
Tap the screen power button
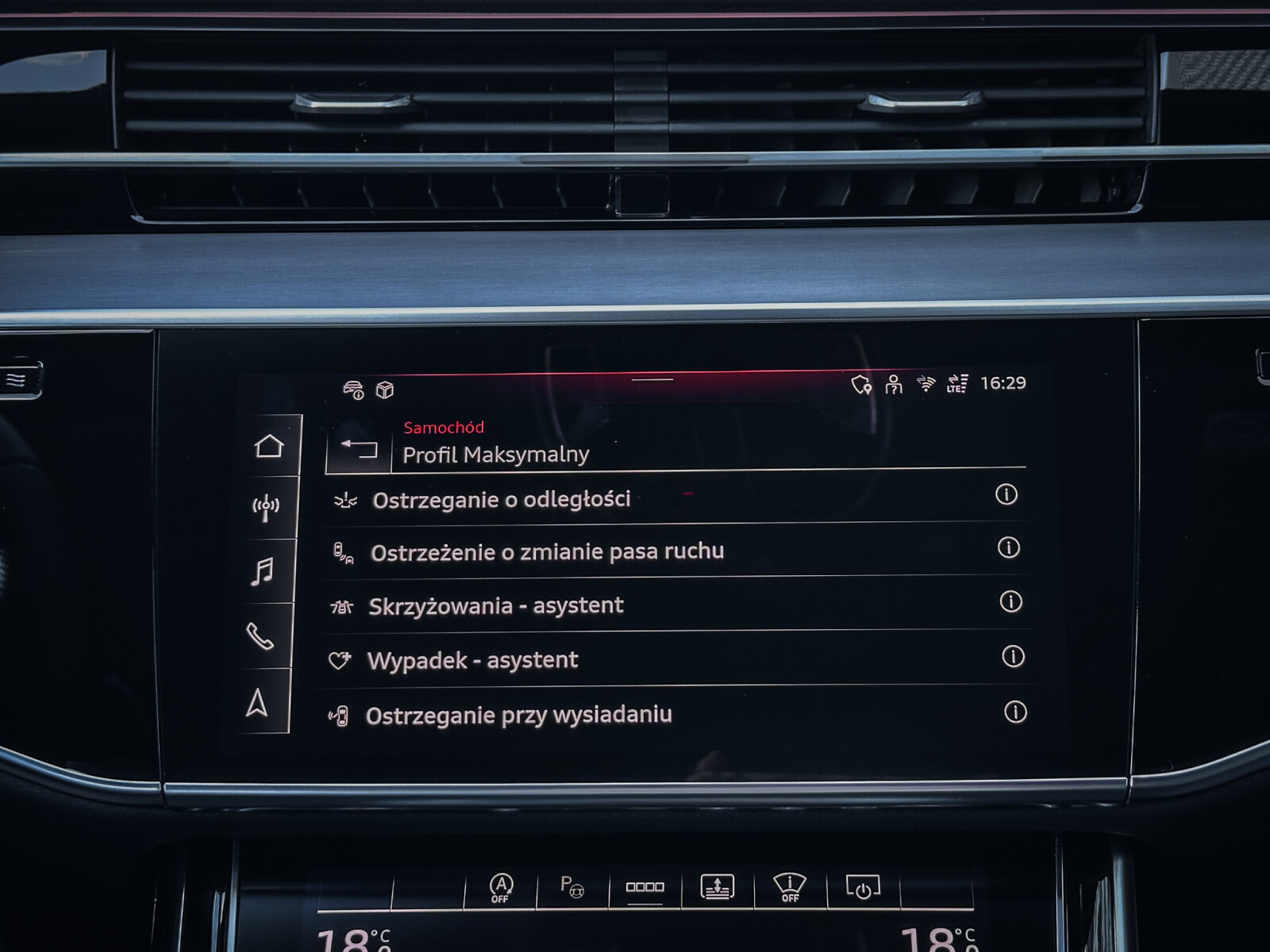pyautogui.click(x=863, y=887)
